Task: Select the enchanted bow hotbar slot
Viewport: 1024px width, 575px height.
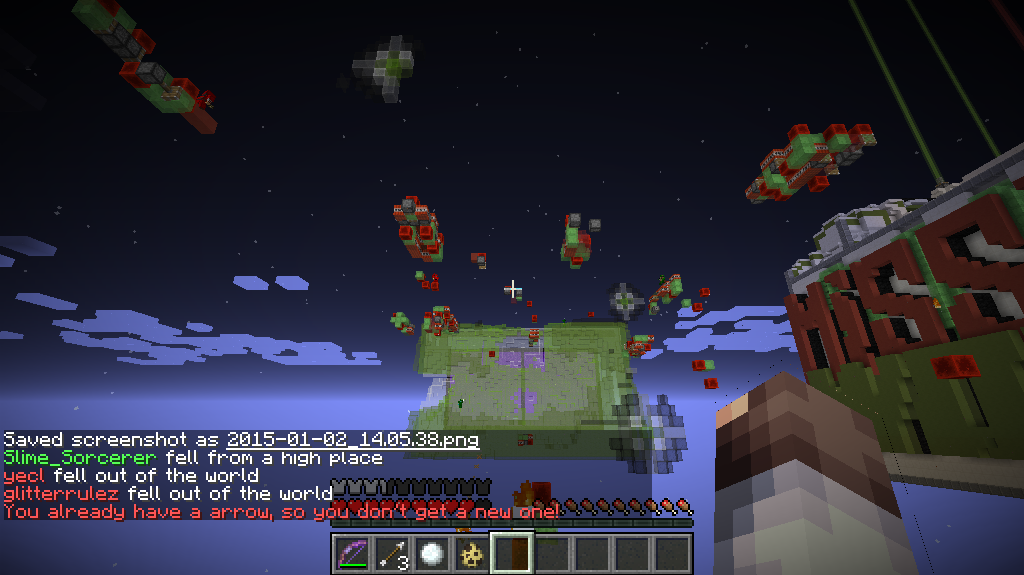Action: (351, 553)
